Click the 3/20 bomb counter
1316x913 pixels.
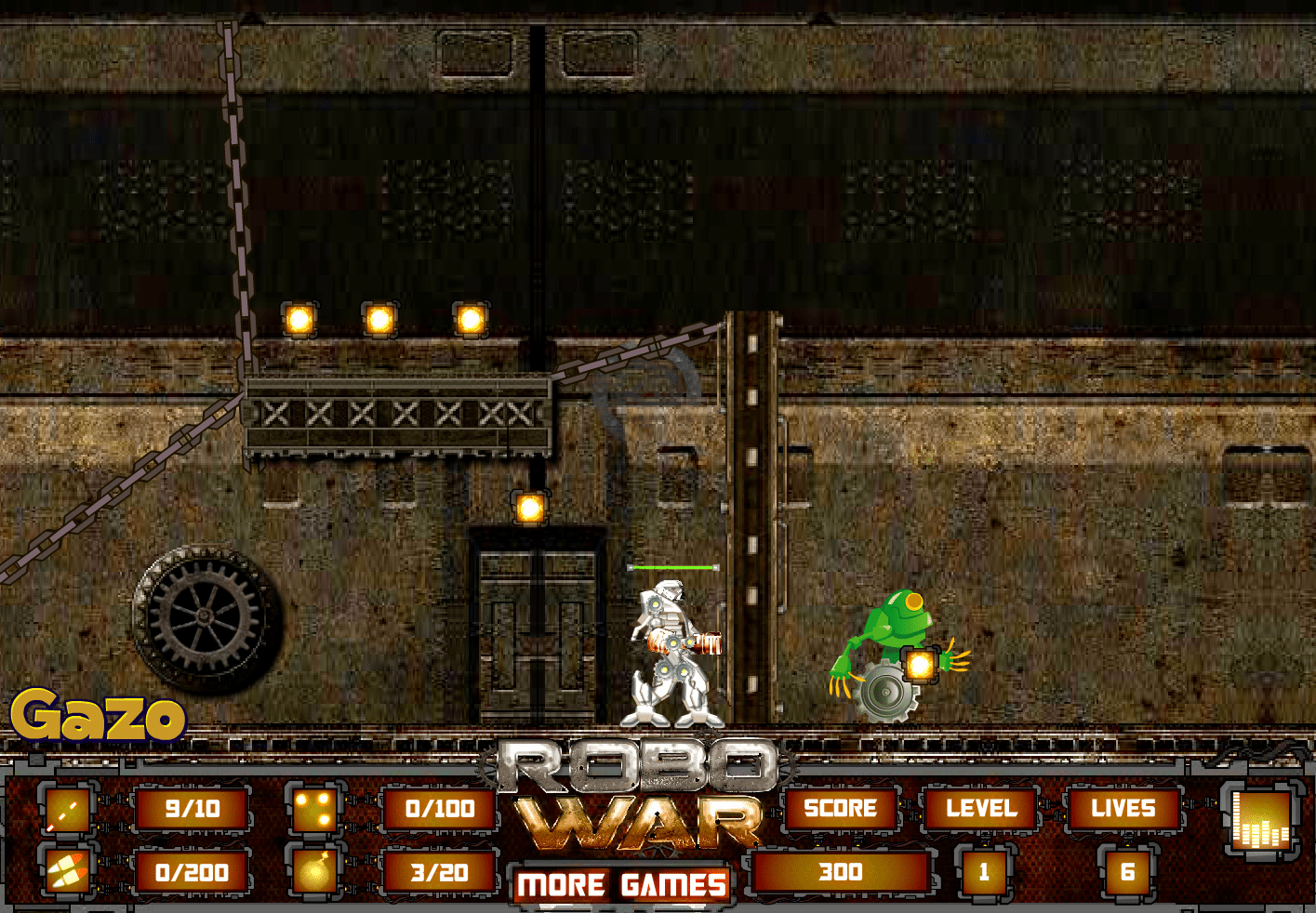(x=438, y=872)
